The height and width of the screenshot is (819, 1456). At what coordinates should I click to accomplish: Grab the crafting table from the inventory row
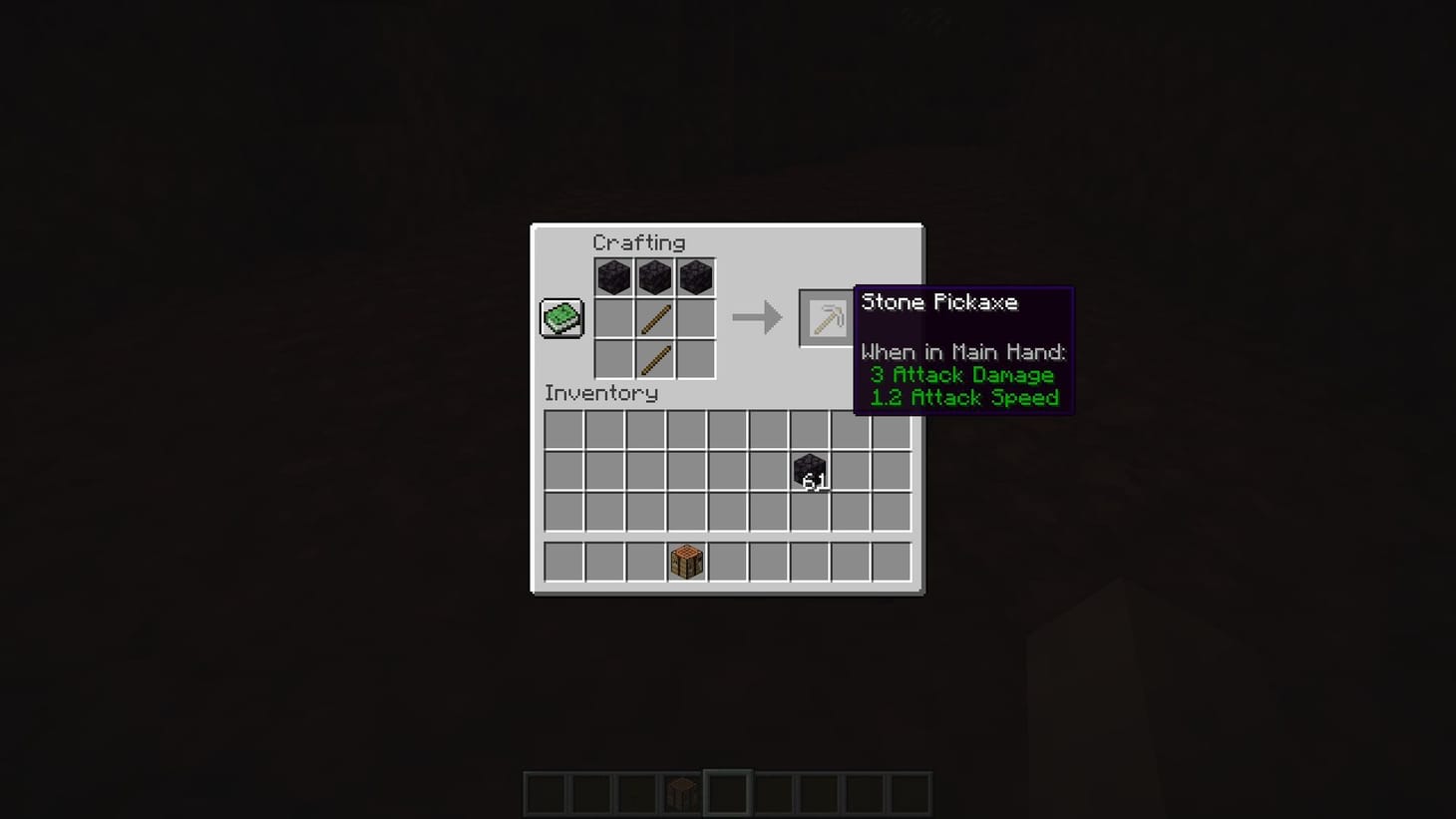coord(686,562)
